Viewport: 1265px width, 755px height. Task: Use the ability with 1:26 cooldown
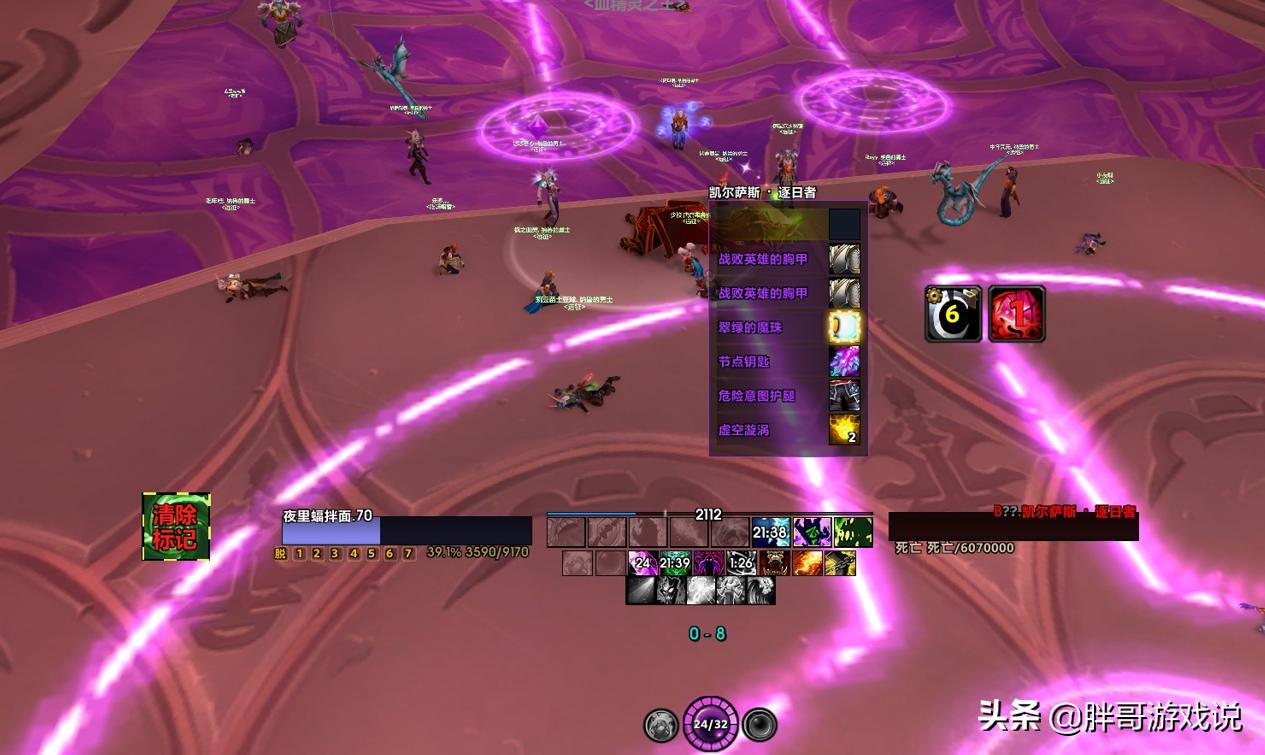pyautogui.click(x=741, y=563)
